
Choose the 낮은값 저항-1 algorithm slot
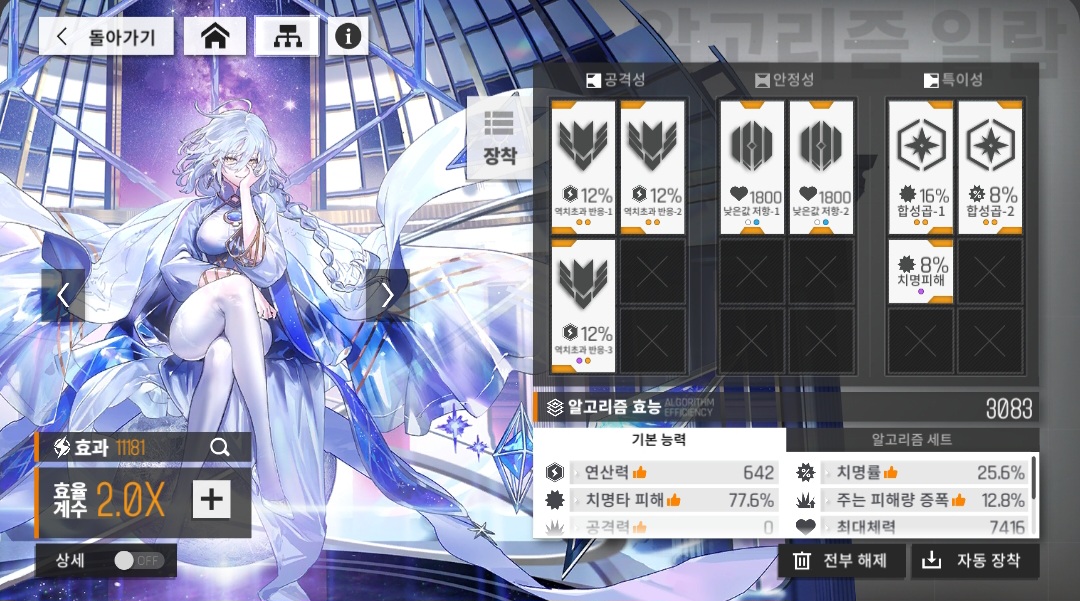751,167
